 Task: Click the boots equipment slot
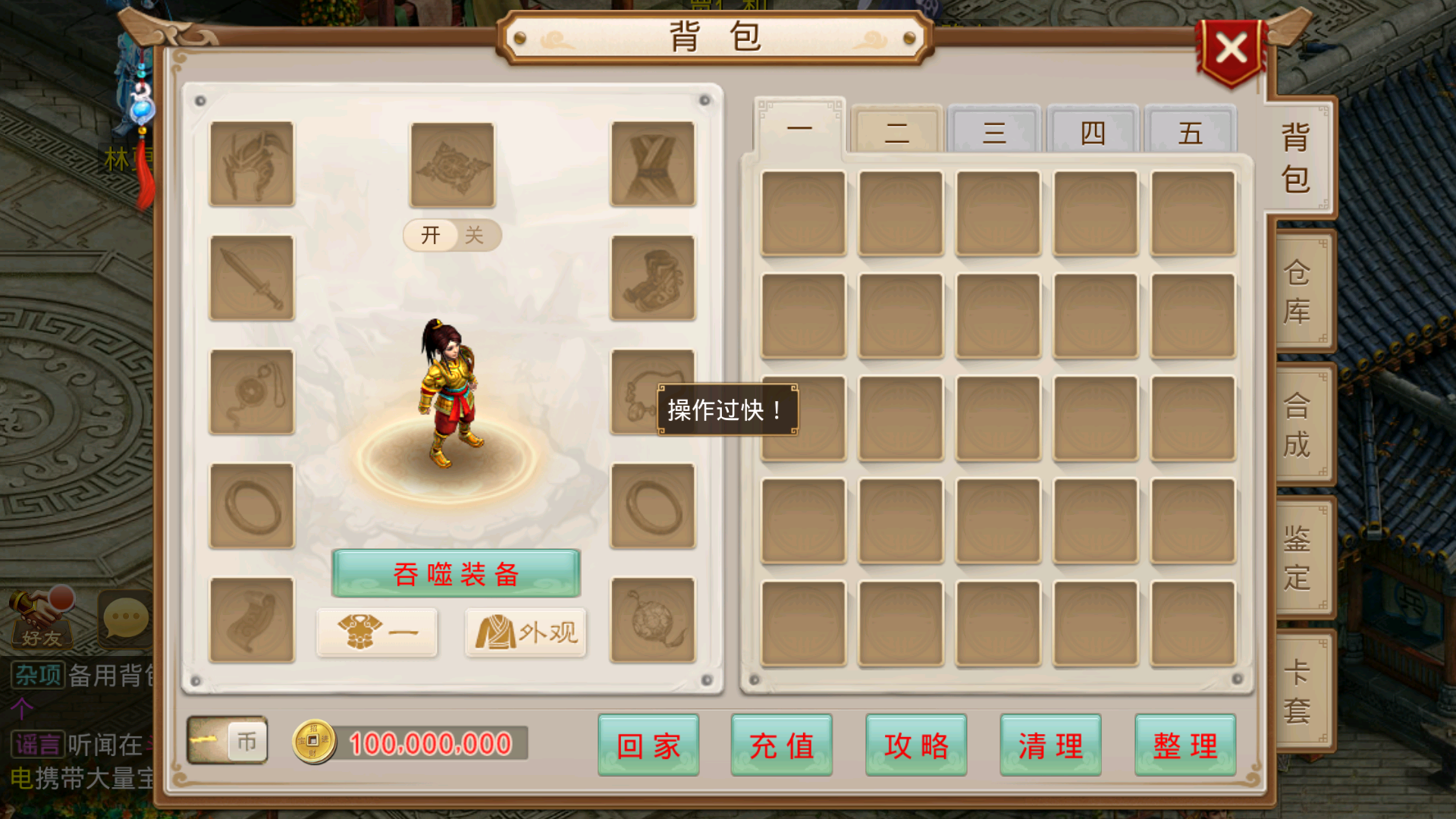pos(652,278)
